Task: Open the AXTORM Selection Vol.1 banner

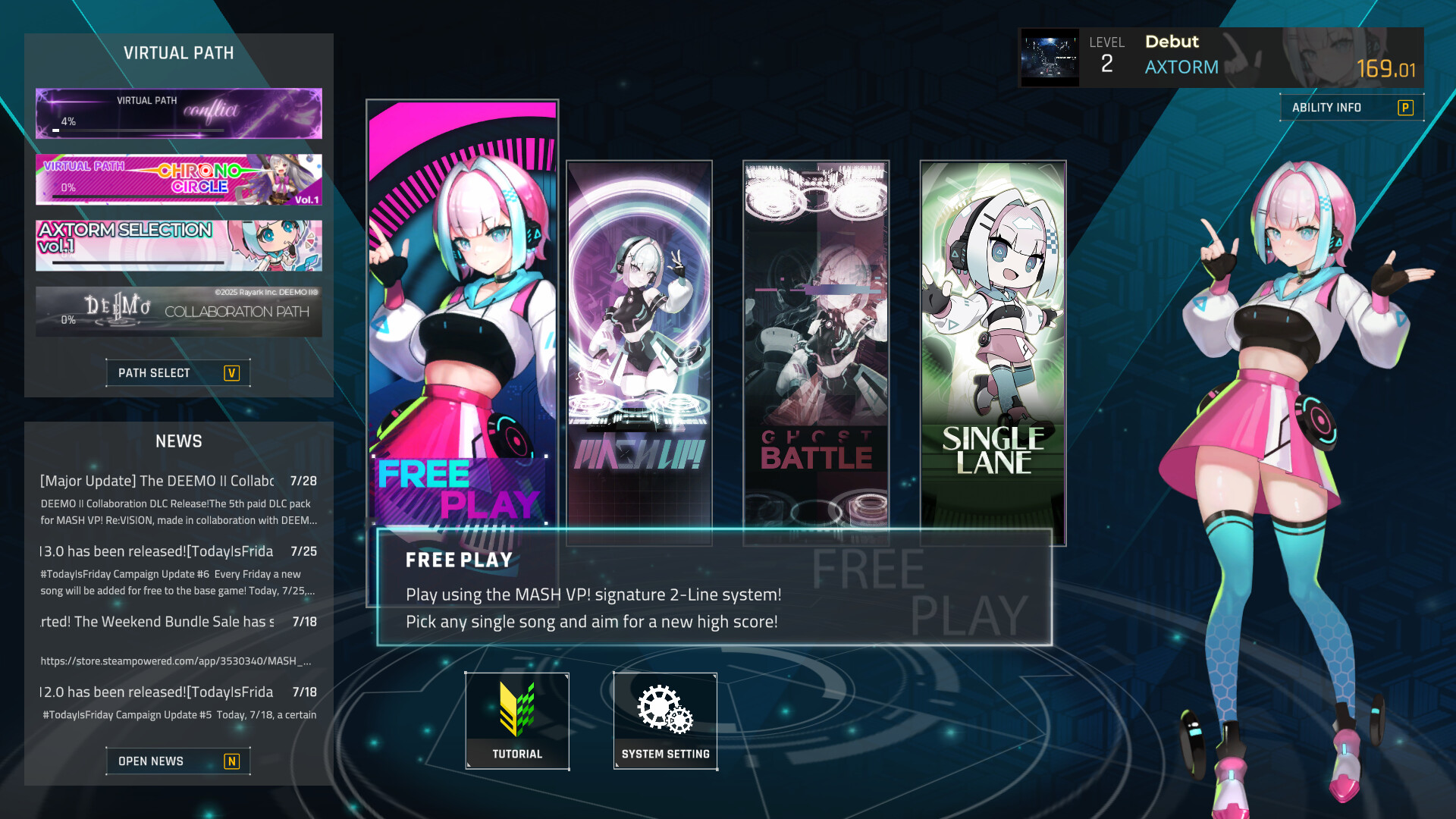Action: 179,246
